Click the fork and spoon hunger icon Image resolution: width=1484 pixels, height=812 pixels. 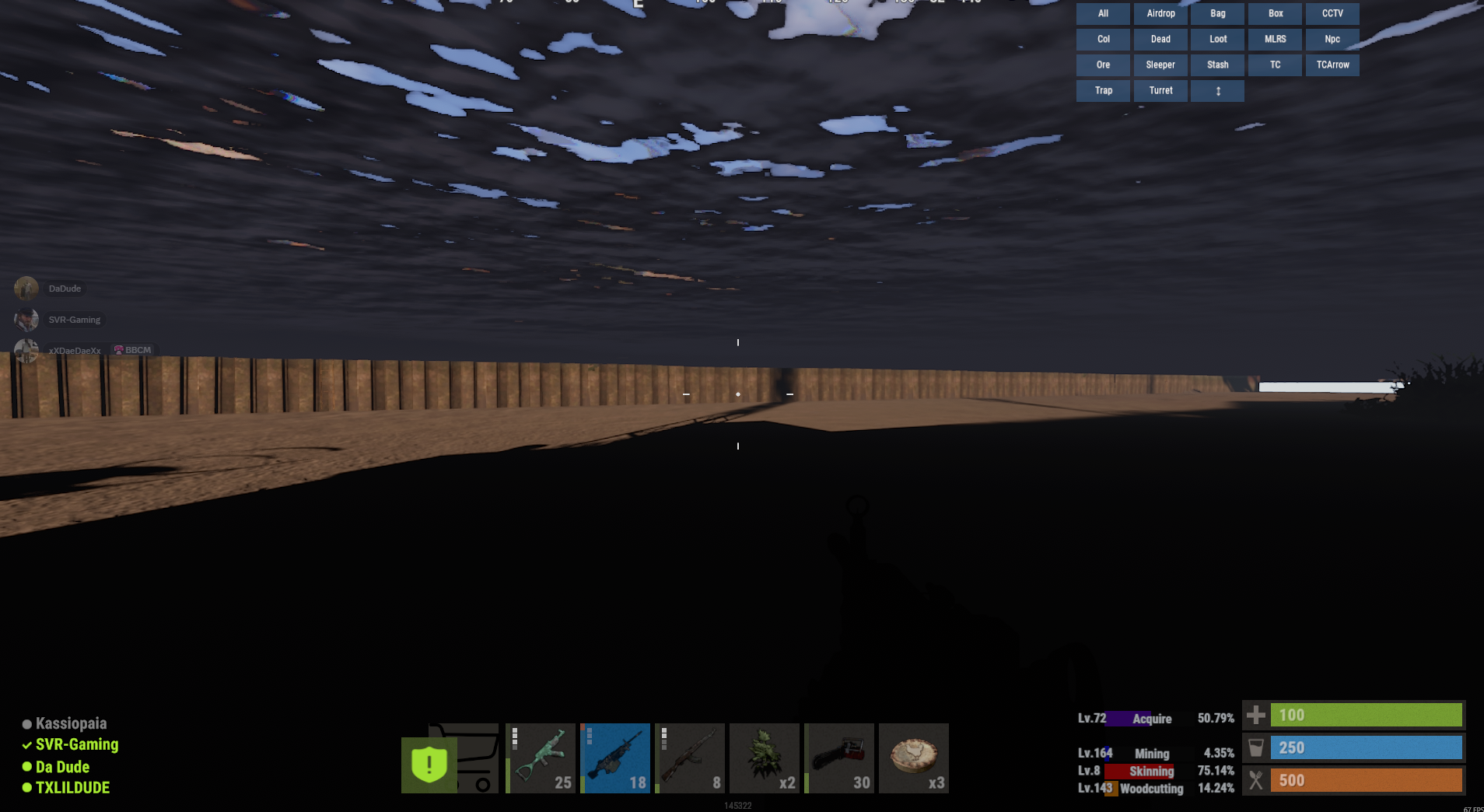click(1255, 780)
